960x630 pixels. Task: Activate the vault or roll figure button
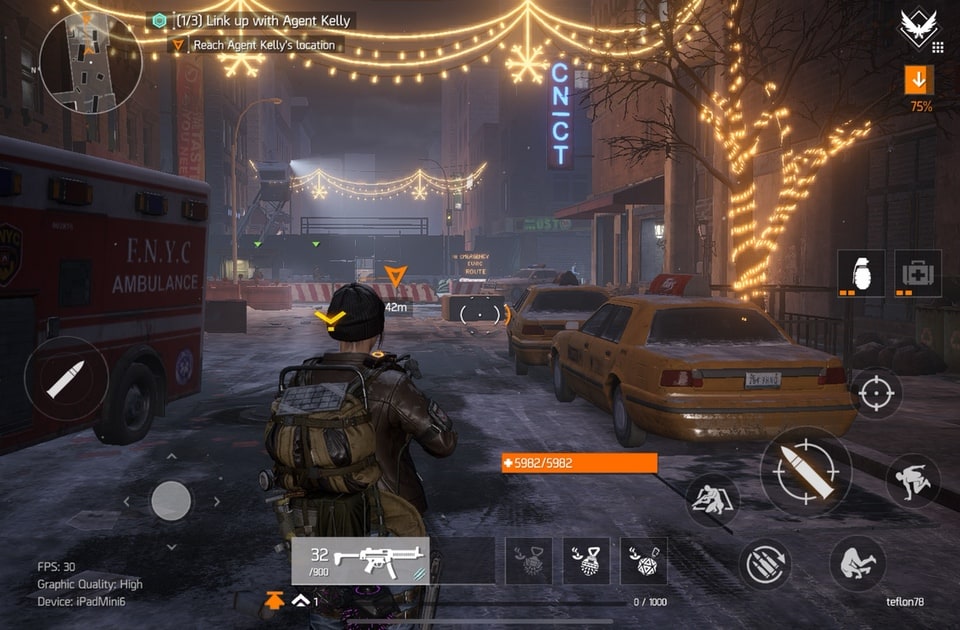912,481
